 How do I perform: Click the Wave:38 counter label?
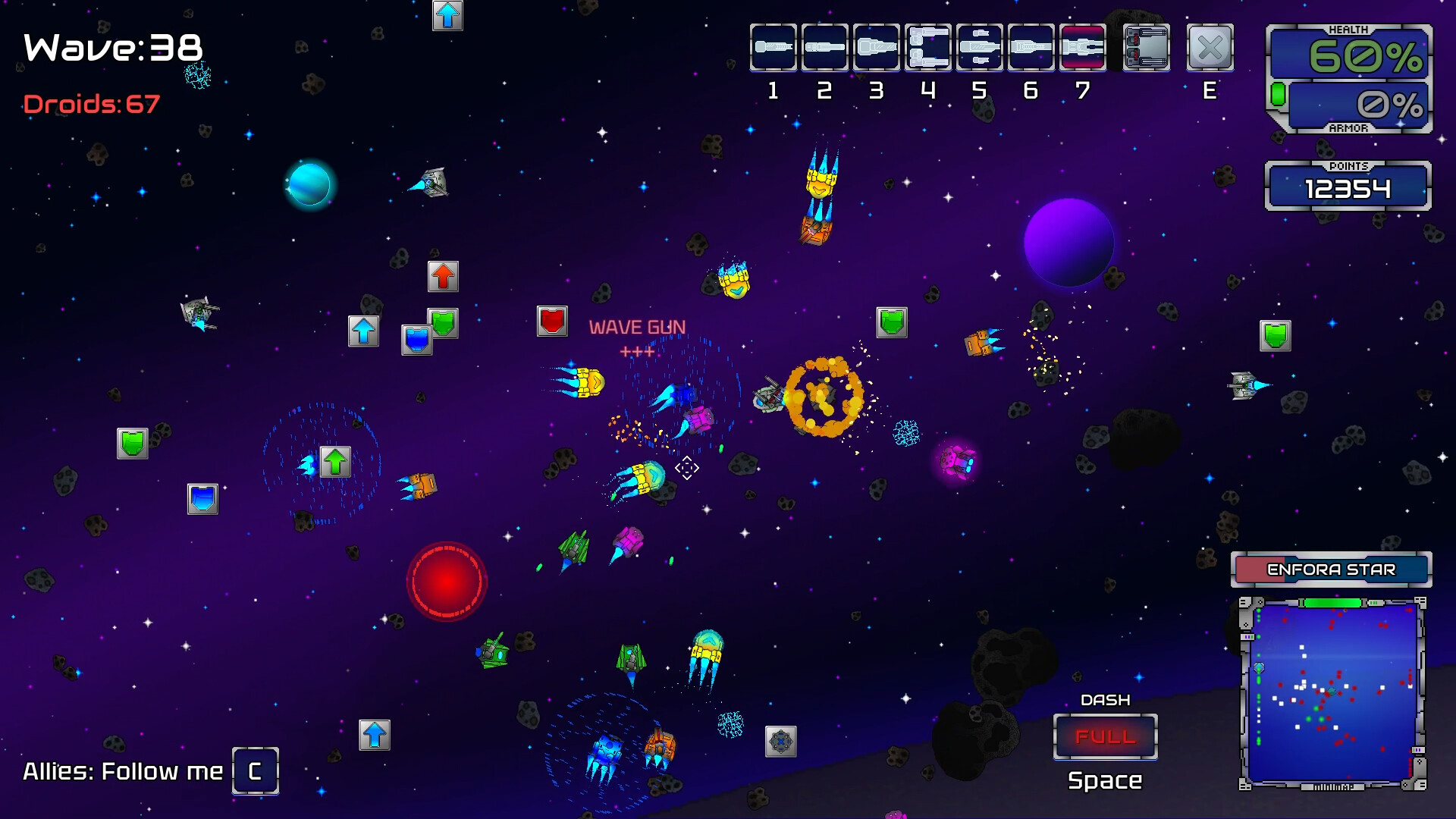[x=111, y=48]
